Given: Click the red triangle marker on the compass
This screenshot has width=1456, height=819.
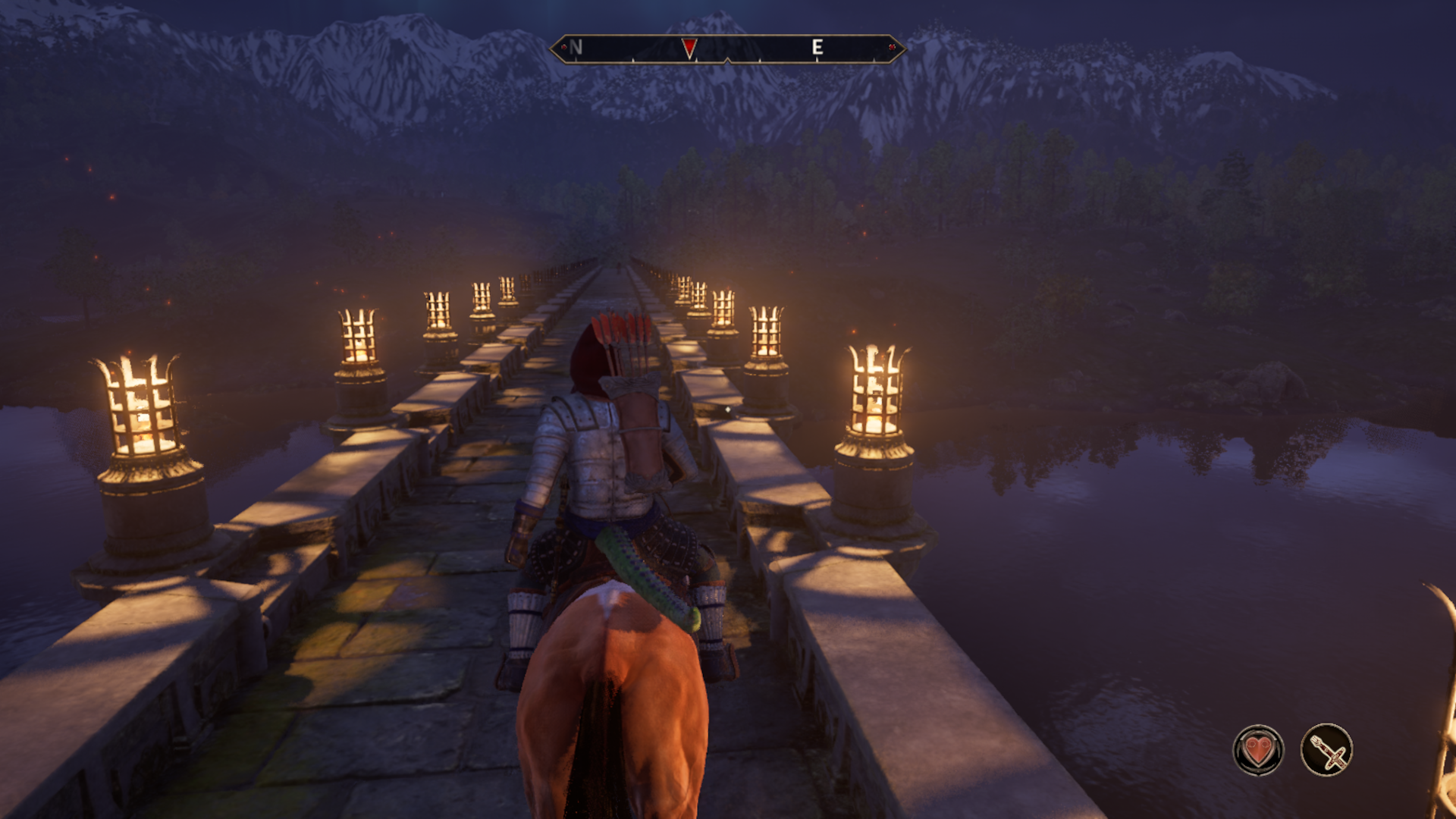Looking at the screenshot, I should click(689, 49).
